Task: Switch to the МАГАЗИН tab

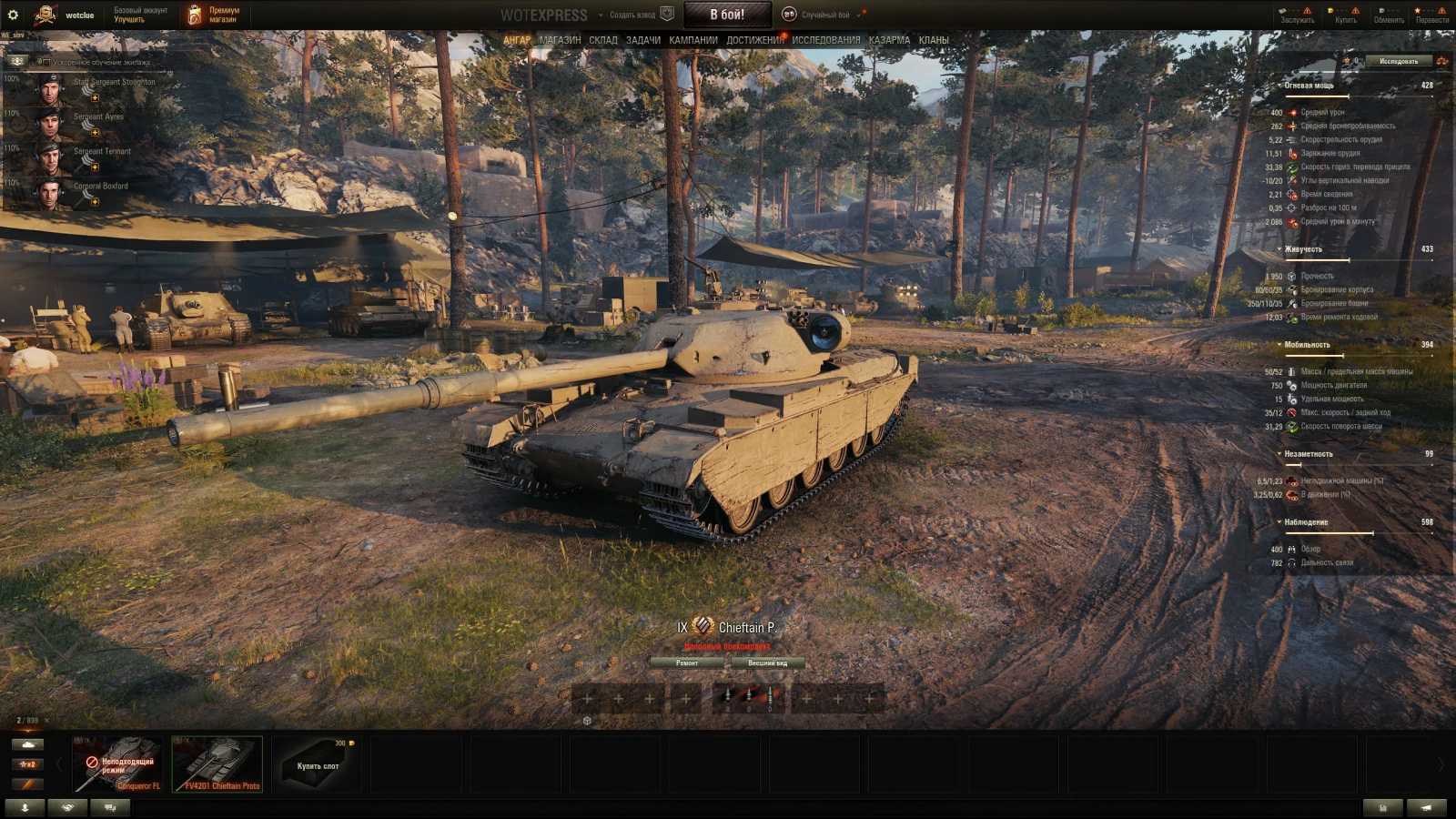Action: pyautogui.click(x=559, y=39)
